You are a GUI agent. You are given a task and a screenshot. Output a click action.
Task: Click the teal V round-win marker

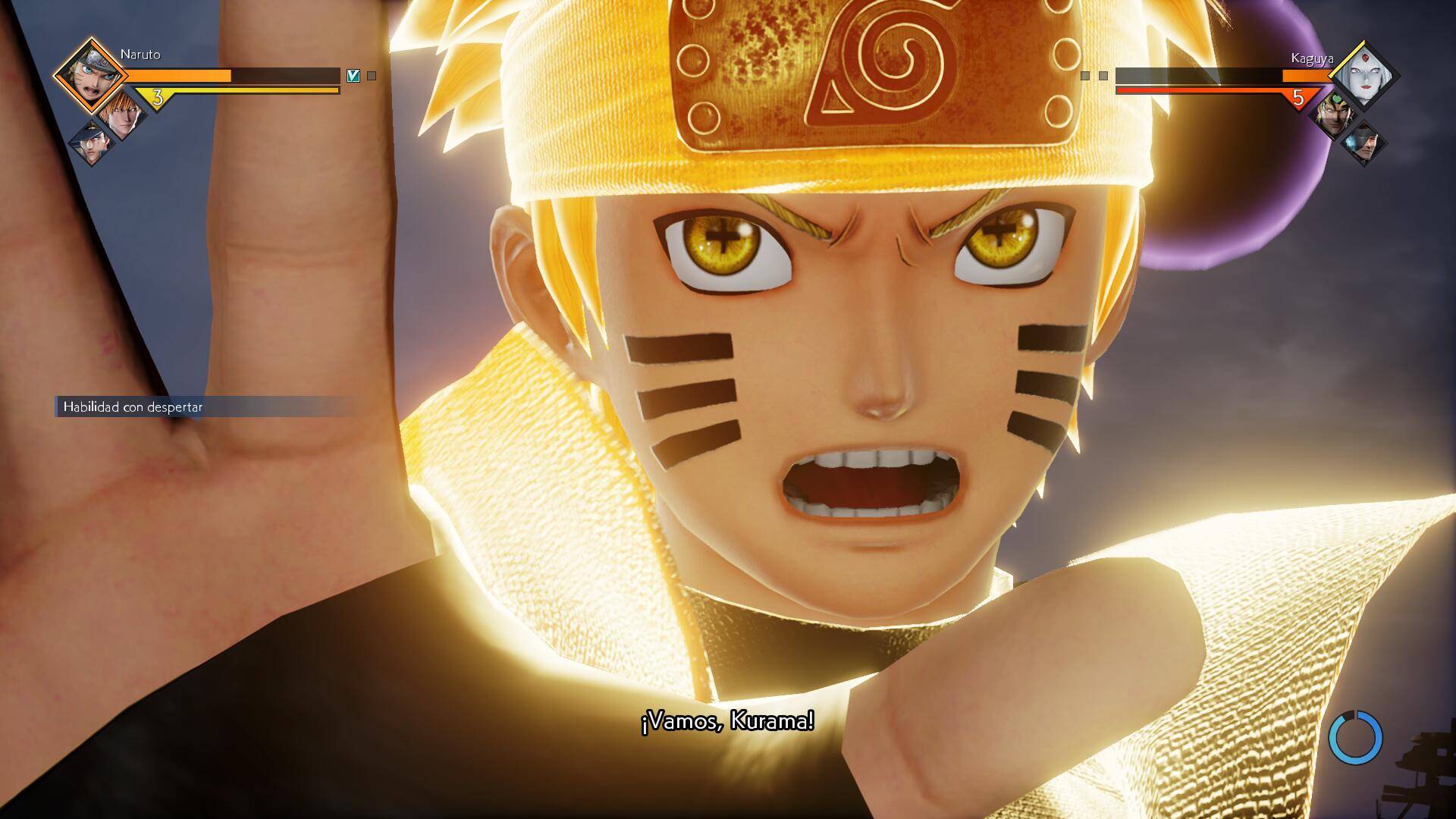point(353,76)
